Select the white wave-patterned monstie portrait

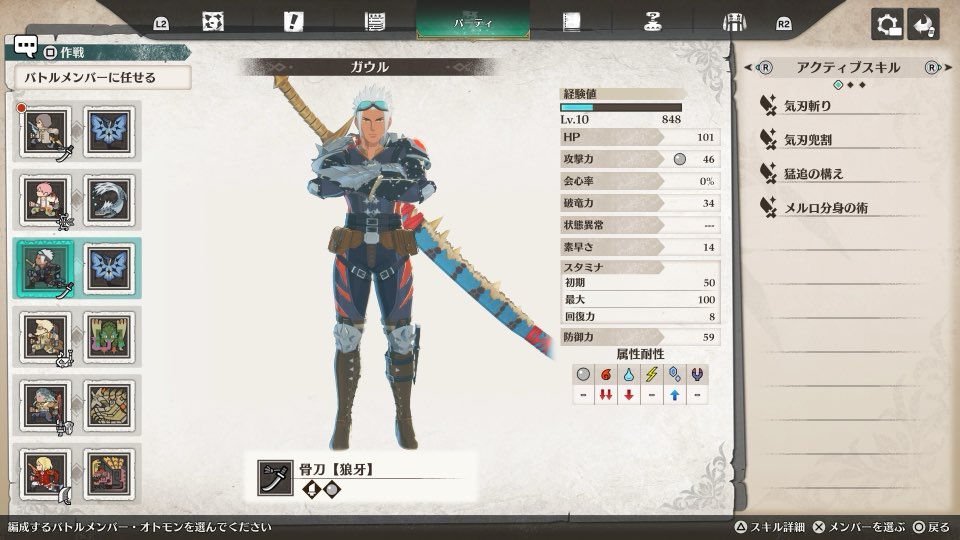[x=108, y=199]
